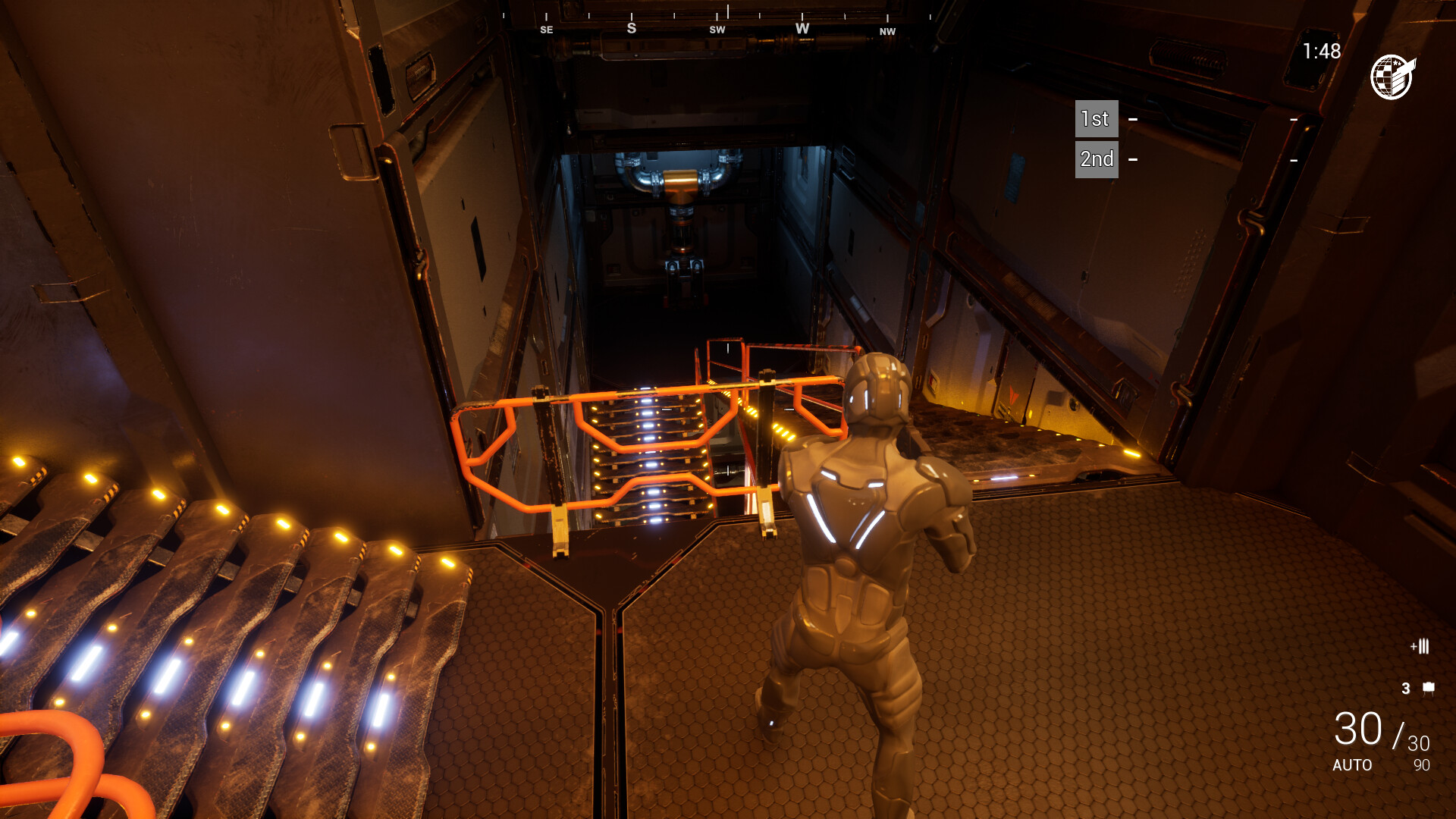
Task: Click the 1:48 match timer
Action: point(1322,49)
